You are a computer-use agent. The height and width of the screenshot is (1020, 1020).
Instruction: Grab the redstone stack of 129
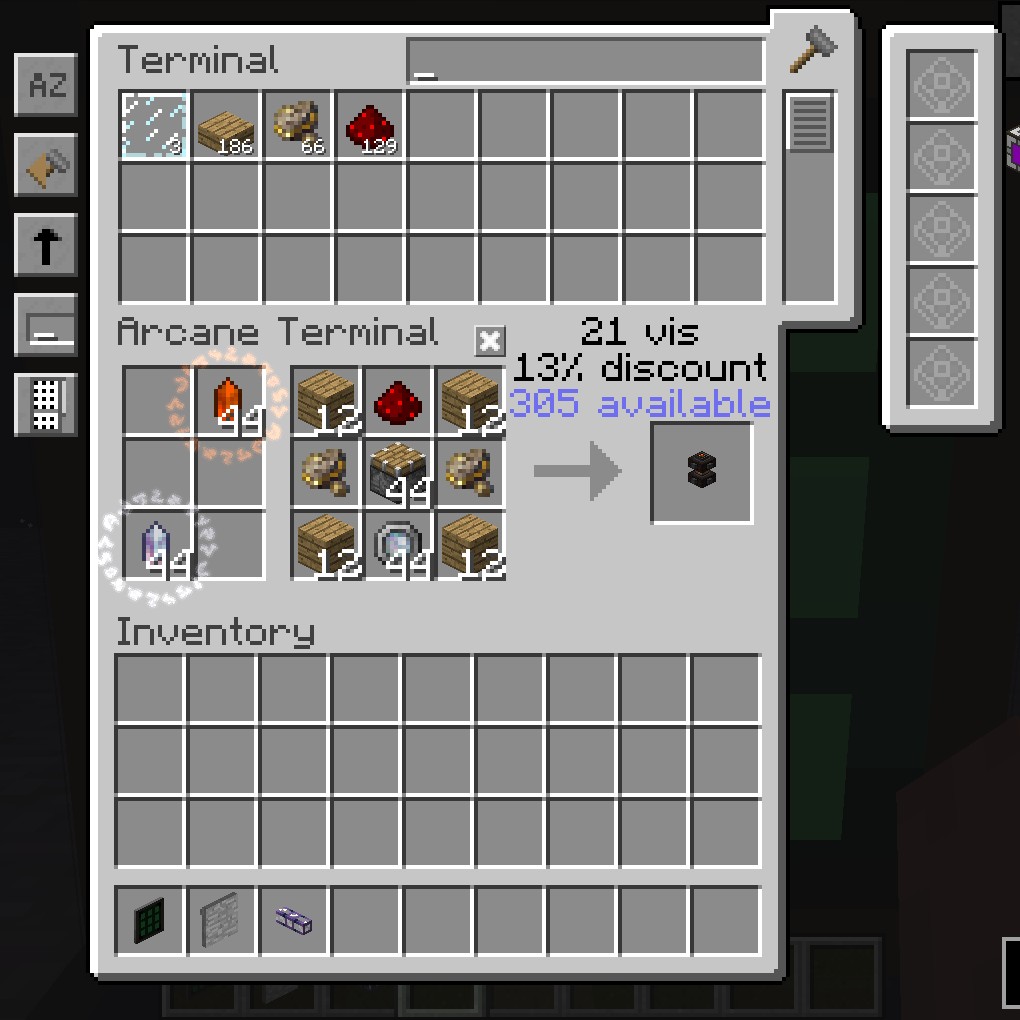point(370,125)
